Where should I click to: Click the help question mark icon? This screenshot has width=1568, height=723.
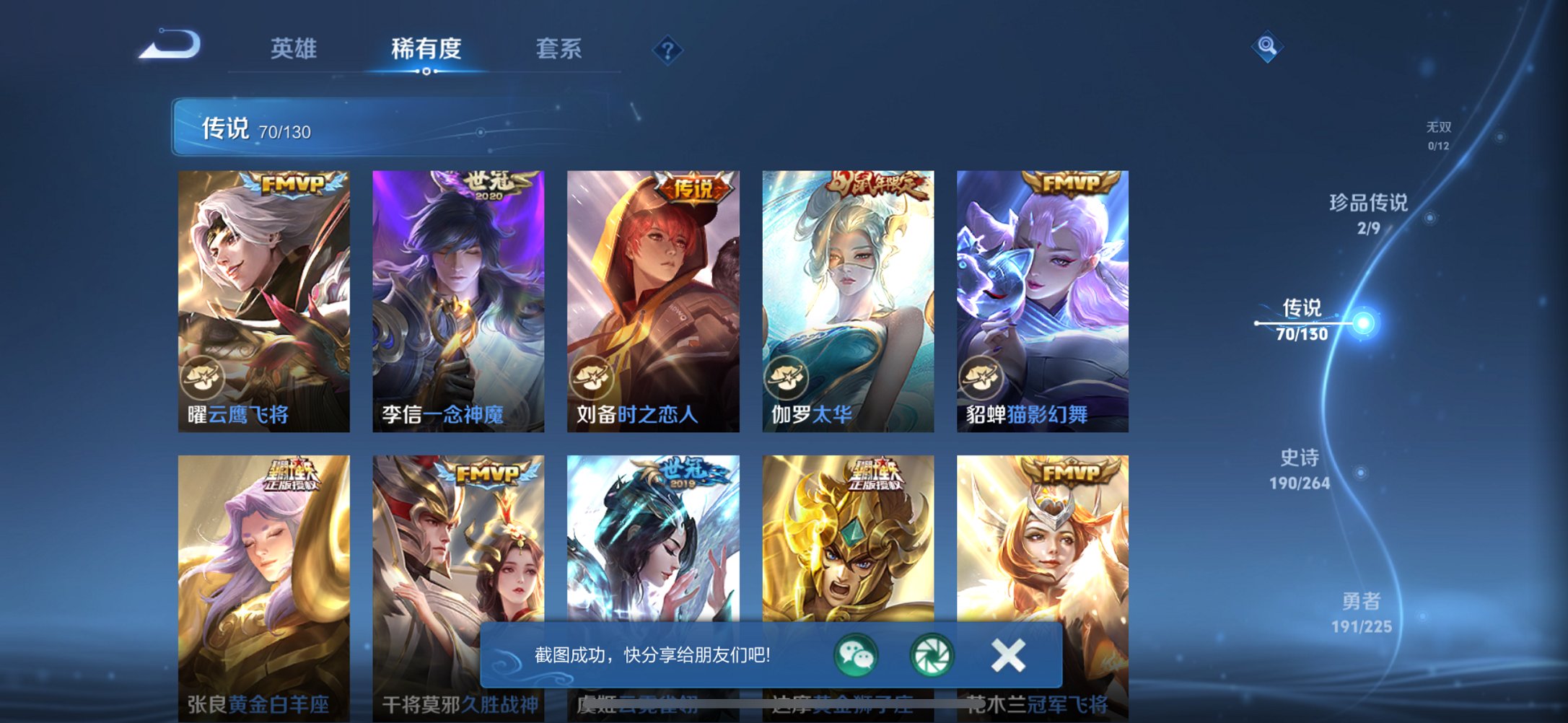pos(667,50)
